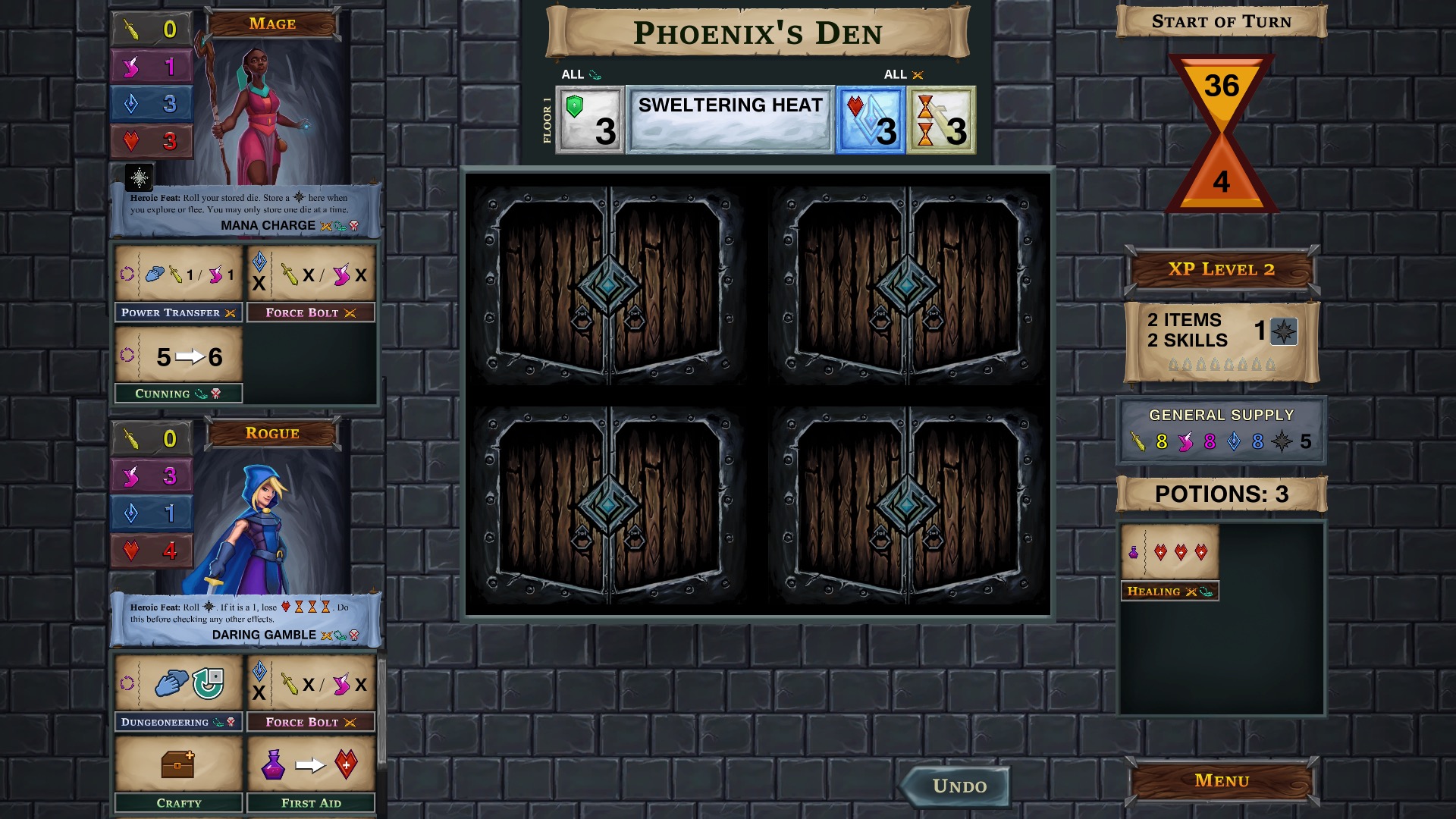Select the Healing potion in inventory
This screenshot has width=1456, height=819.
click(x=1169, y=554)
